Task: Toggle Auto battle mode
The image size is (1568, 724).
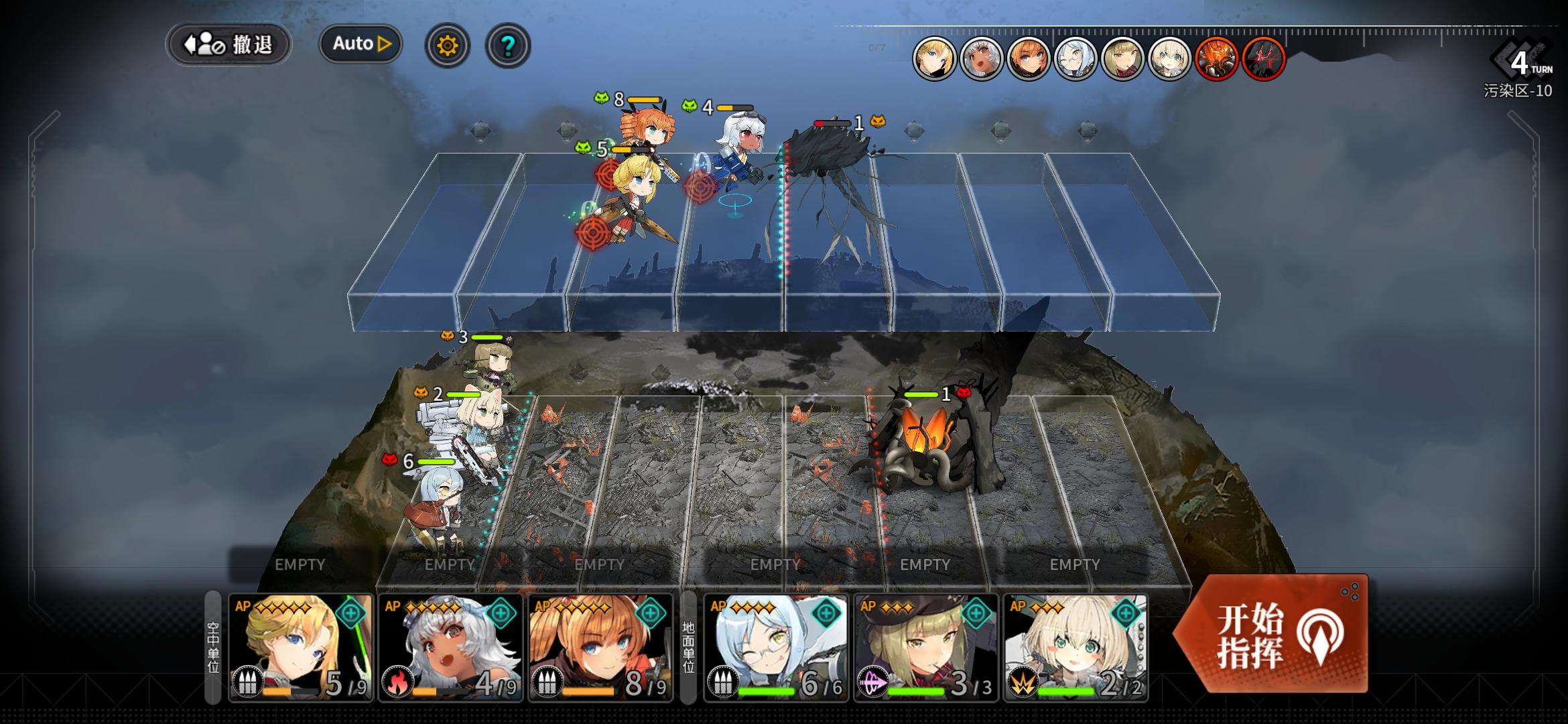Action: (x=360, y=43)
